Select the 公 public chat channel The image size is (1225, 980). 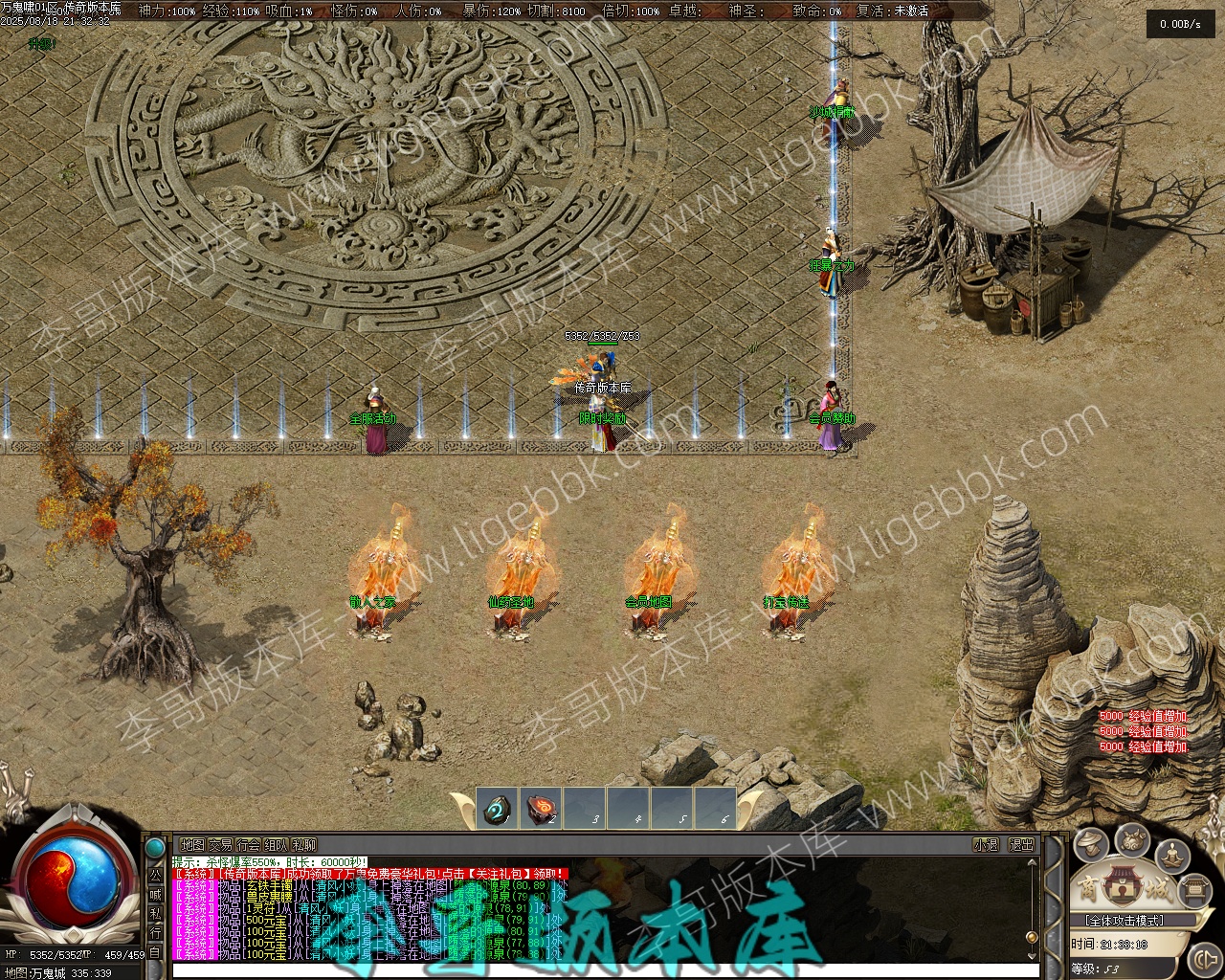[x=155, y=875]
